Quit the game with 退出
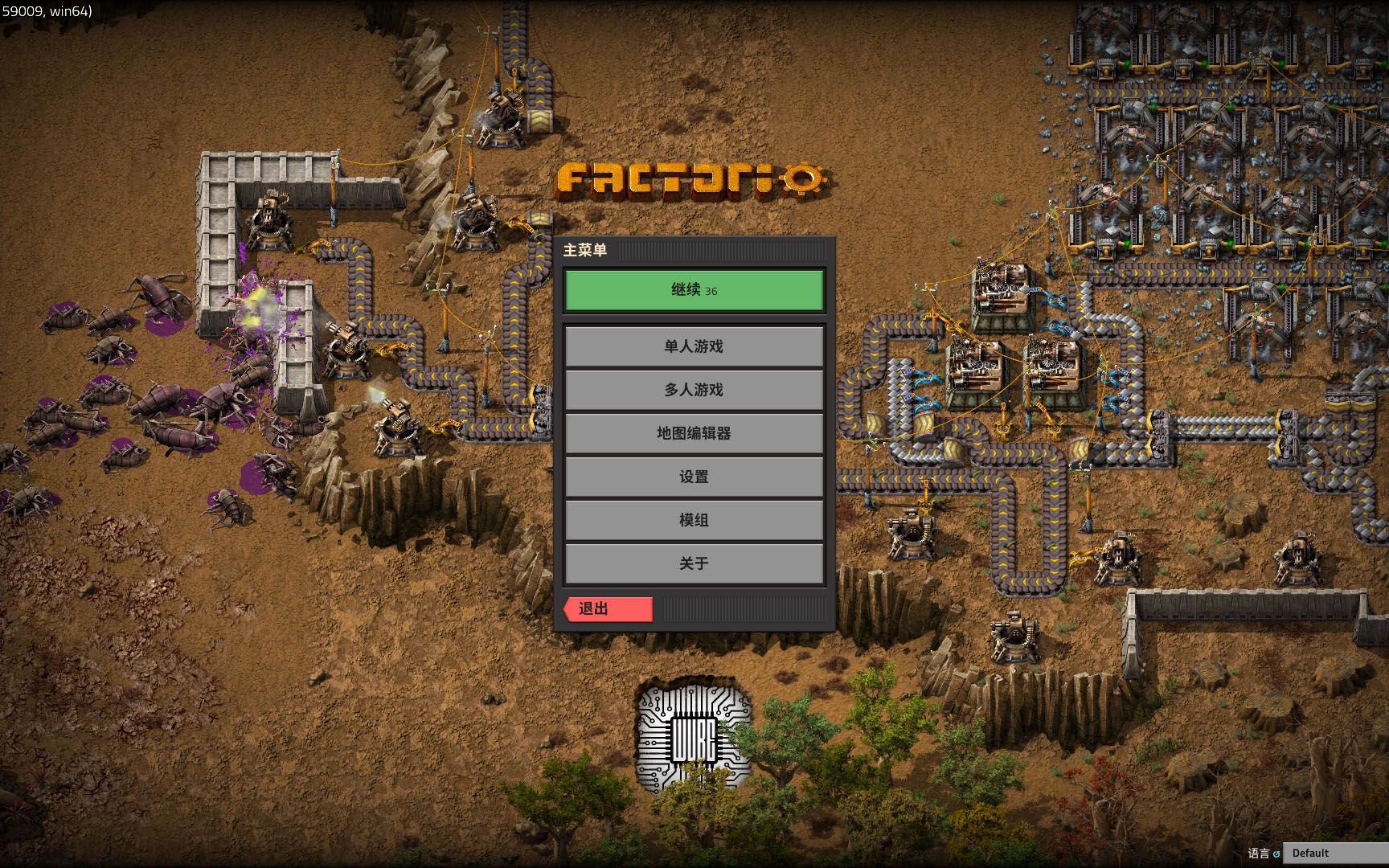The width and height of the screenshot is (1389, 868). point(608,609)
